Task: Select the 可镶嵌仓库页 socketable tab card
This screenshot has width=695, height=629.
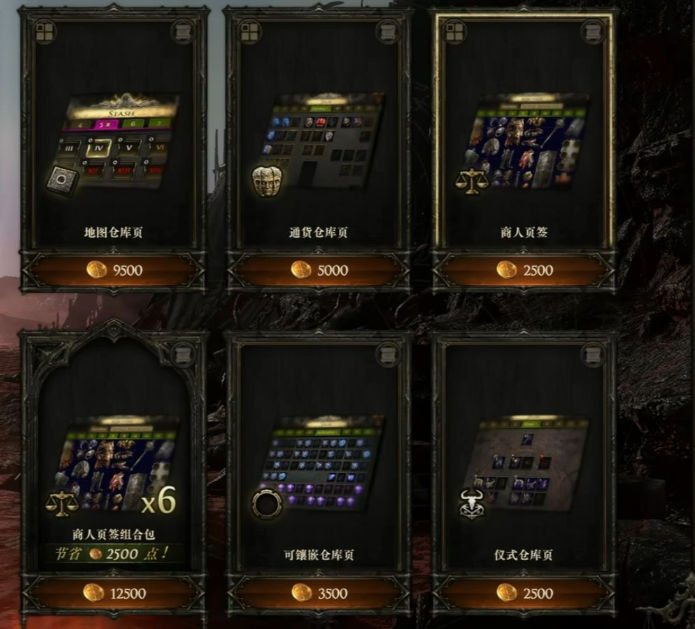Action: click(319, 460)
